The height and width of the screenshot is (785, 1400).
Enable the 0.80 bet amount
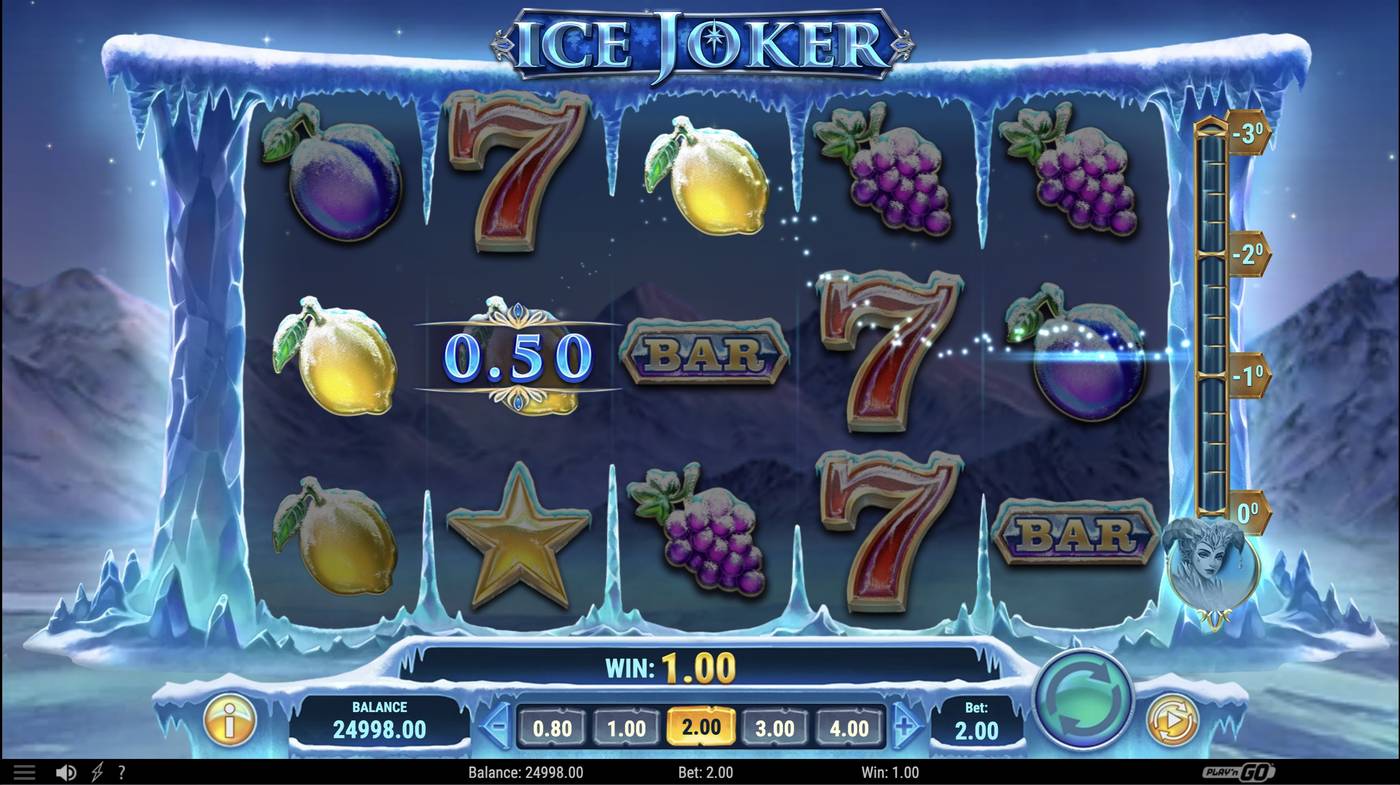[550, 727]
